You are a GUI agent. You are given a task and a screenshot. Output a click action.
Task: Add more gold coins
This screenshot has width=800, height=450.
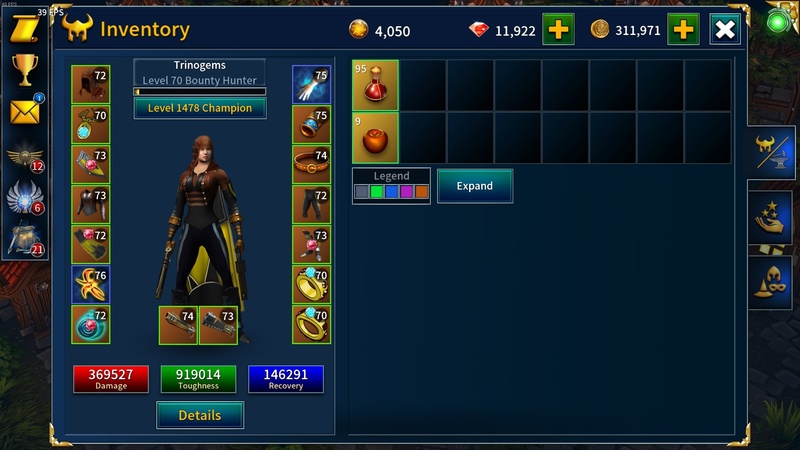pos(684,30)
